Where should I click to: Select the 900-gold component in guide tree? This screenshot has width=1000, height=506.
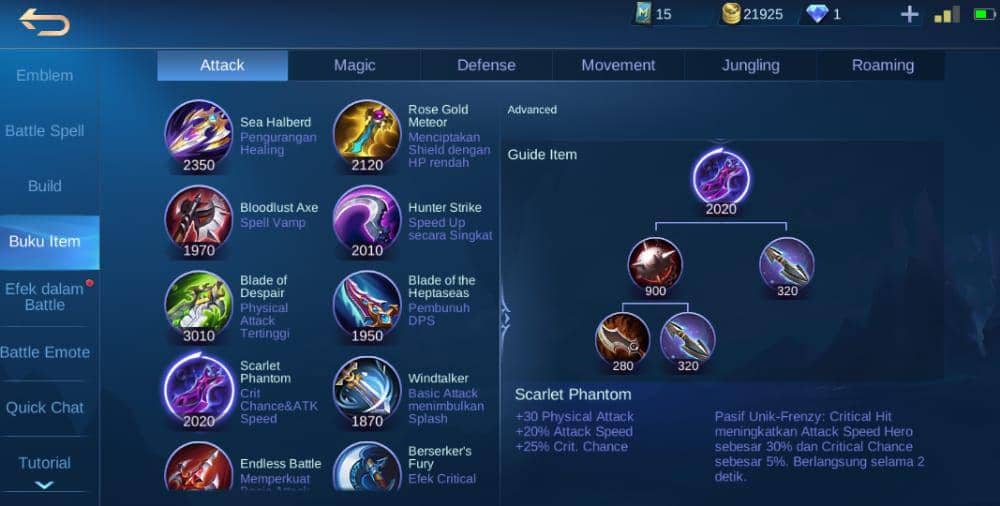655,264
